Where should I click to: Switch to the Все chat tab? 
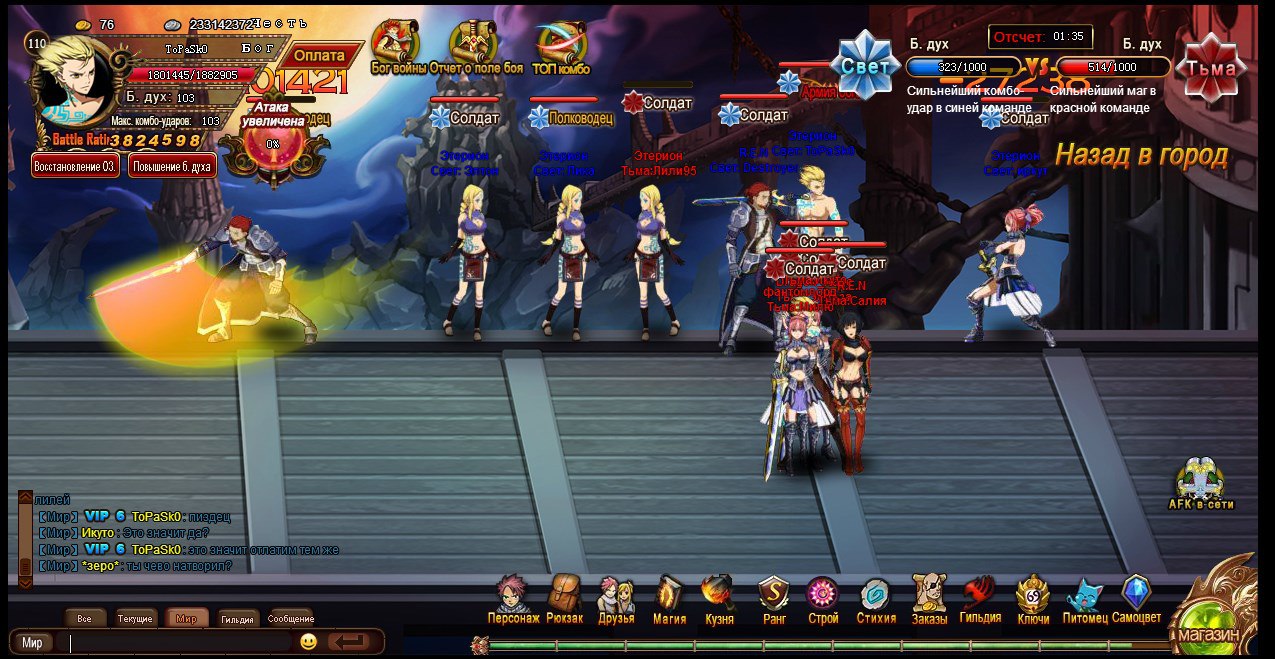84,619
